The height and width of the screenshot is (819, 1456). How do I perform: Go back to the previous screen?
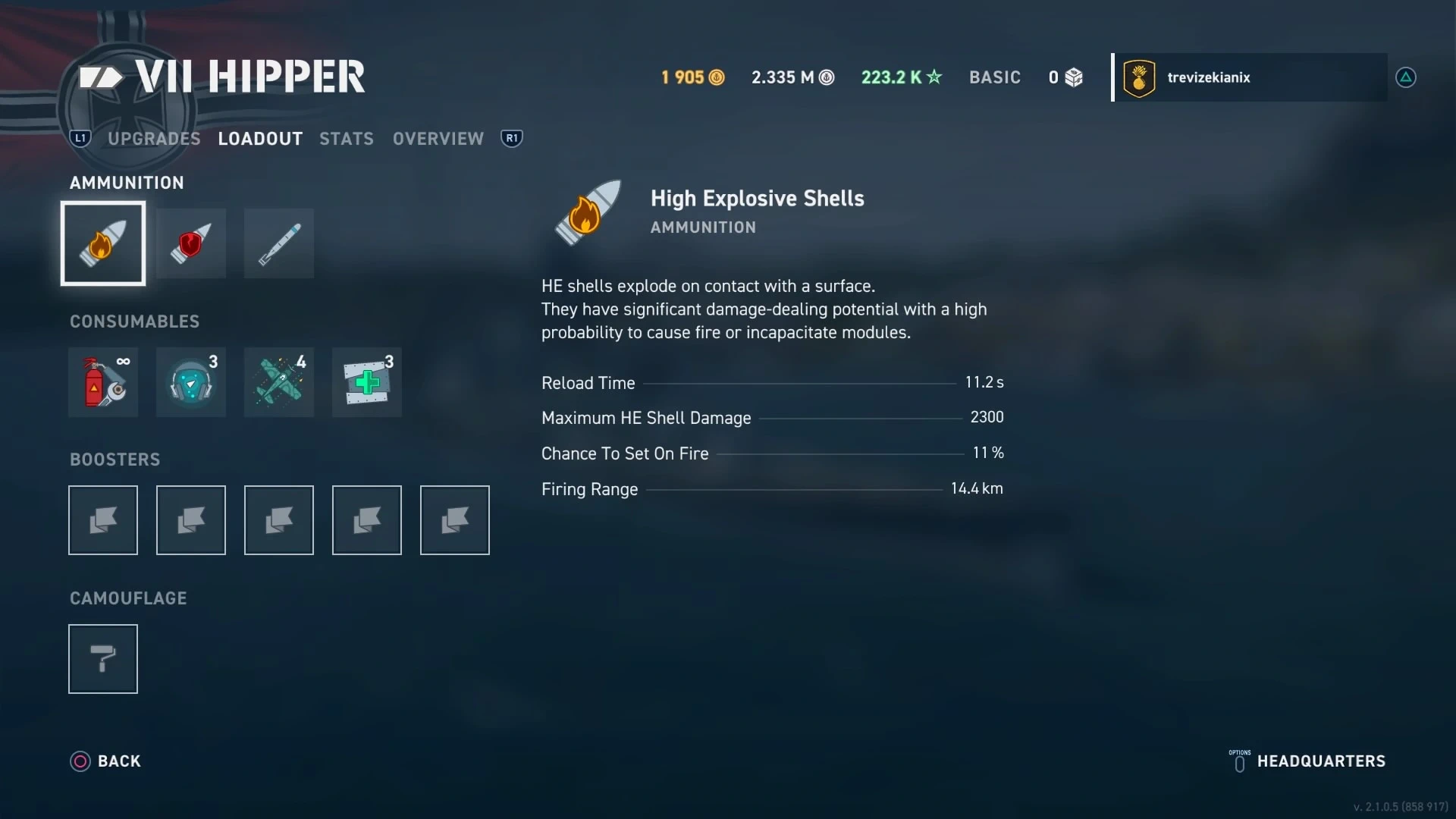pos(106,761)
